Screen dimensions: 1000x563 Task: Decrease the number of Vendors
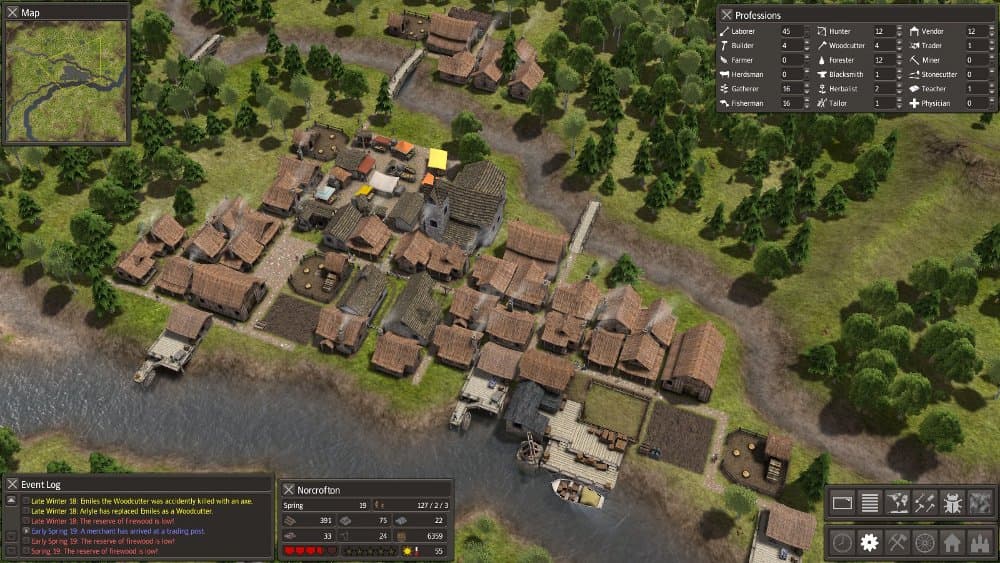pyautogui.click(x=990, y=35)
